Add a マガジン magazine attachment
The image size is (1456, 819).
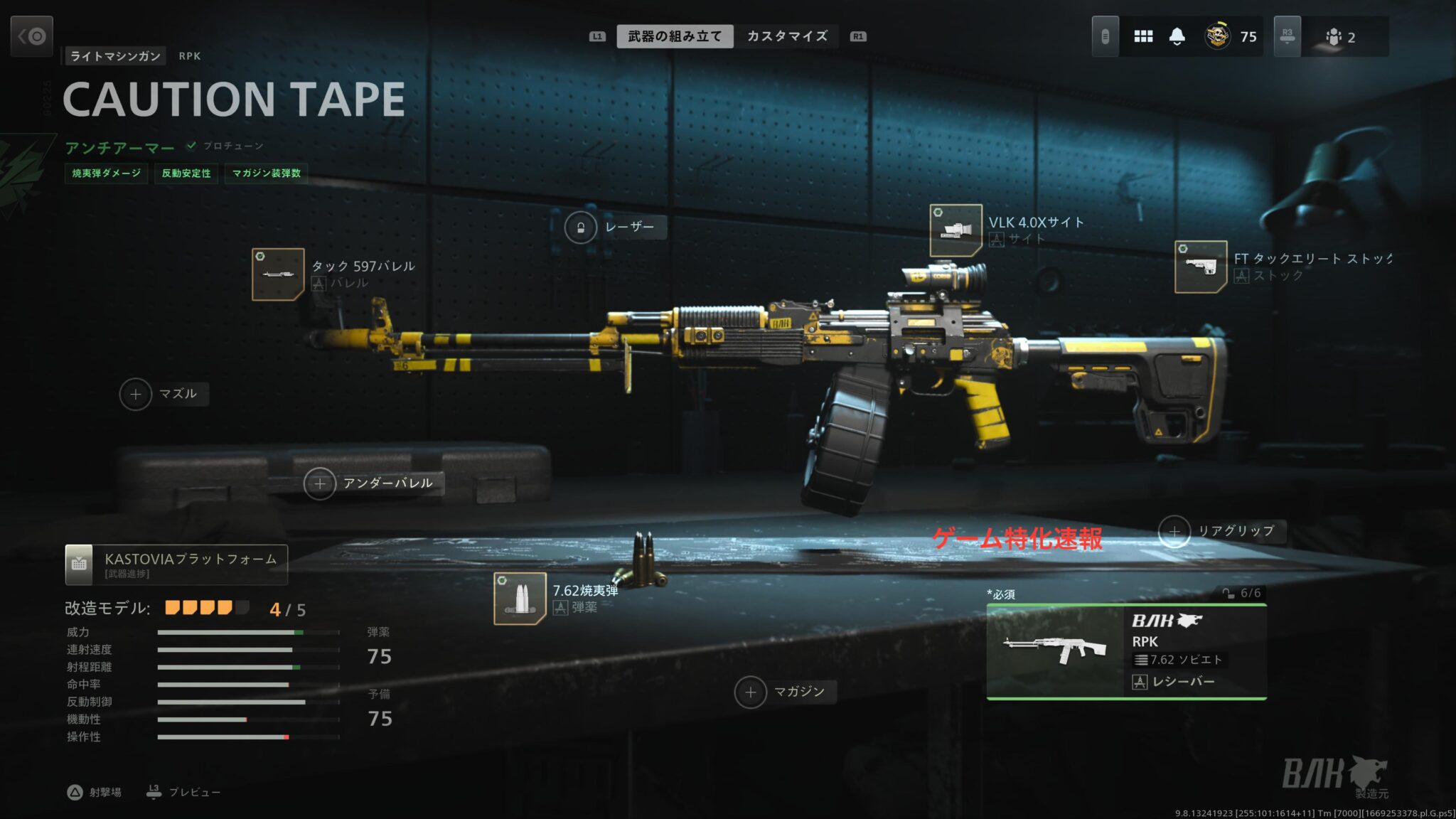click(x=751, y=692)
